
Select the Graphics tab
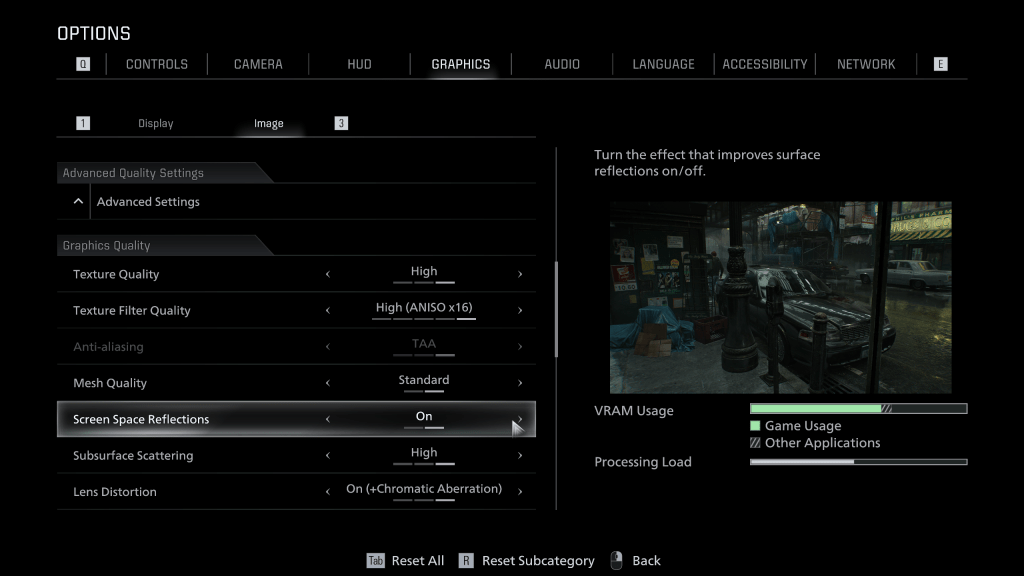click(x=461, y=64)
